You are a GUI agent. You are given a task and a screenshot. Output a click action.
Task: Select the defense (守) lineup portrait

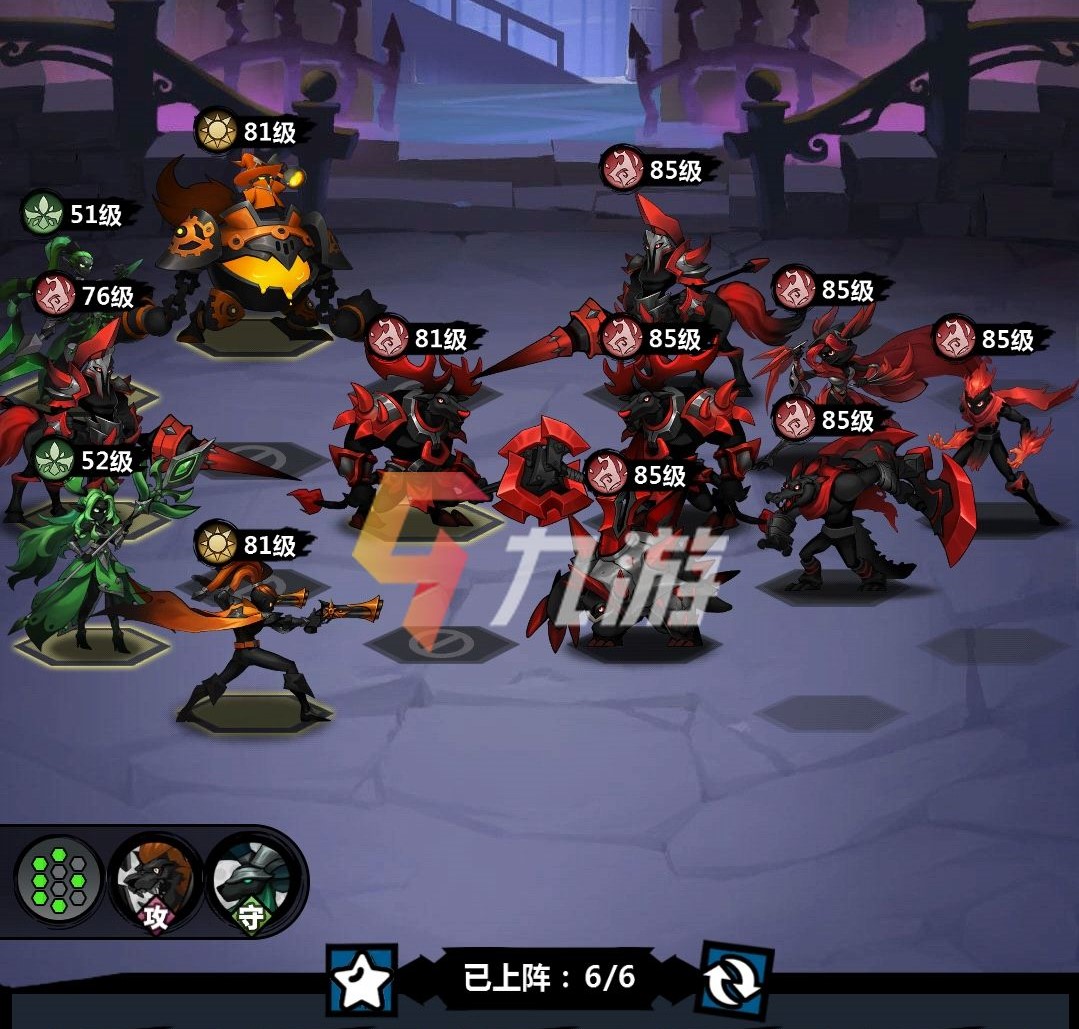[x=250, y=883]
